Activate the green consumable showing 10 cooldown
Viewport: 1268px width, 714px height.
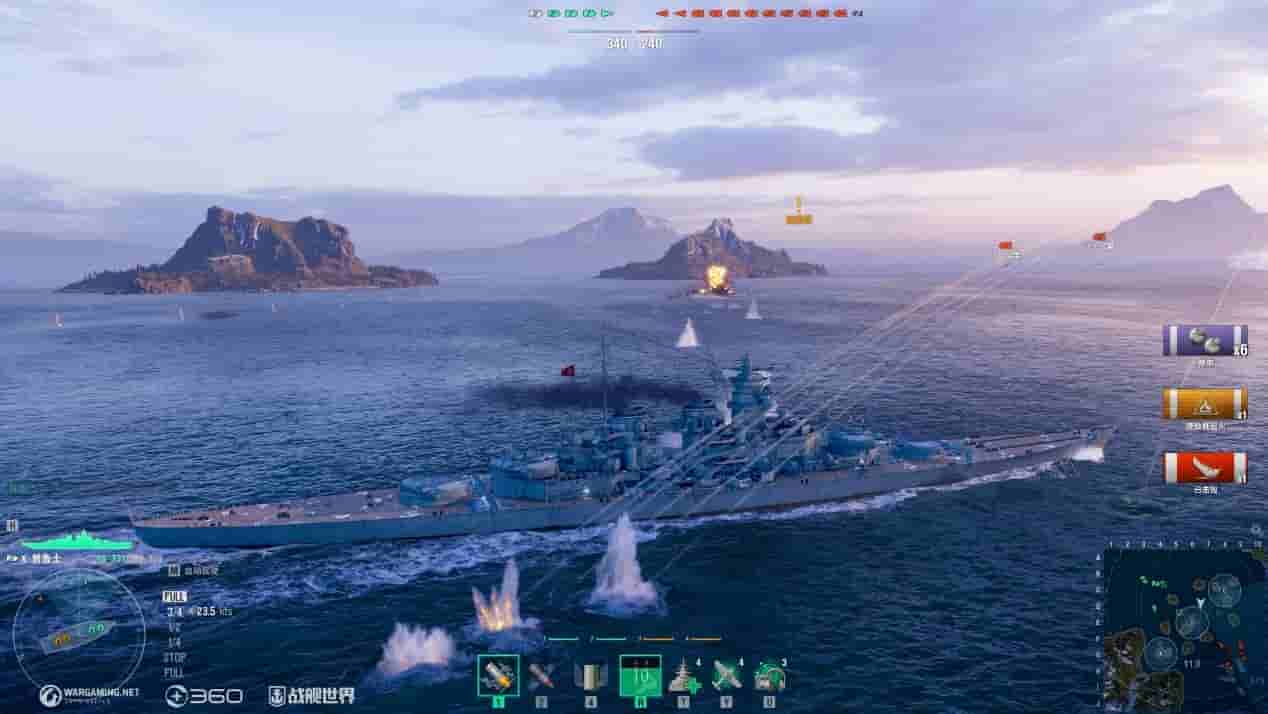click(x=640, y=676)
